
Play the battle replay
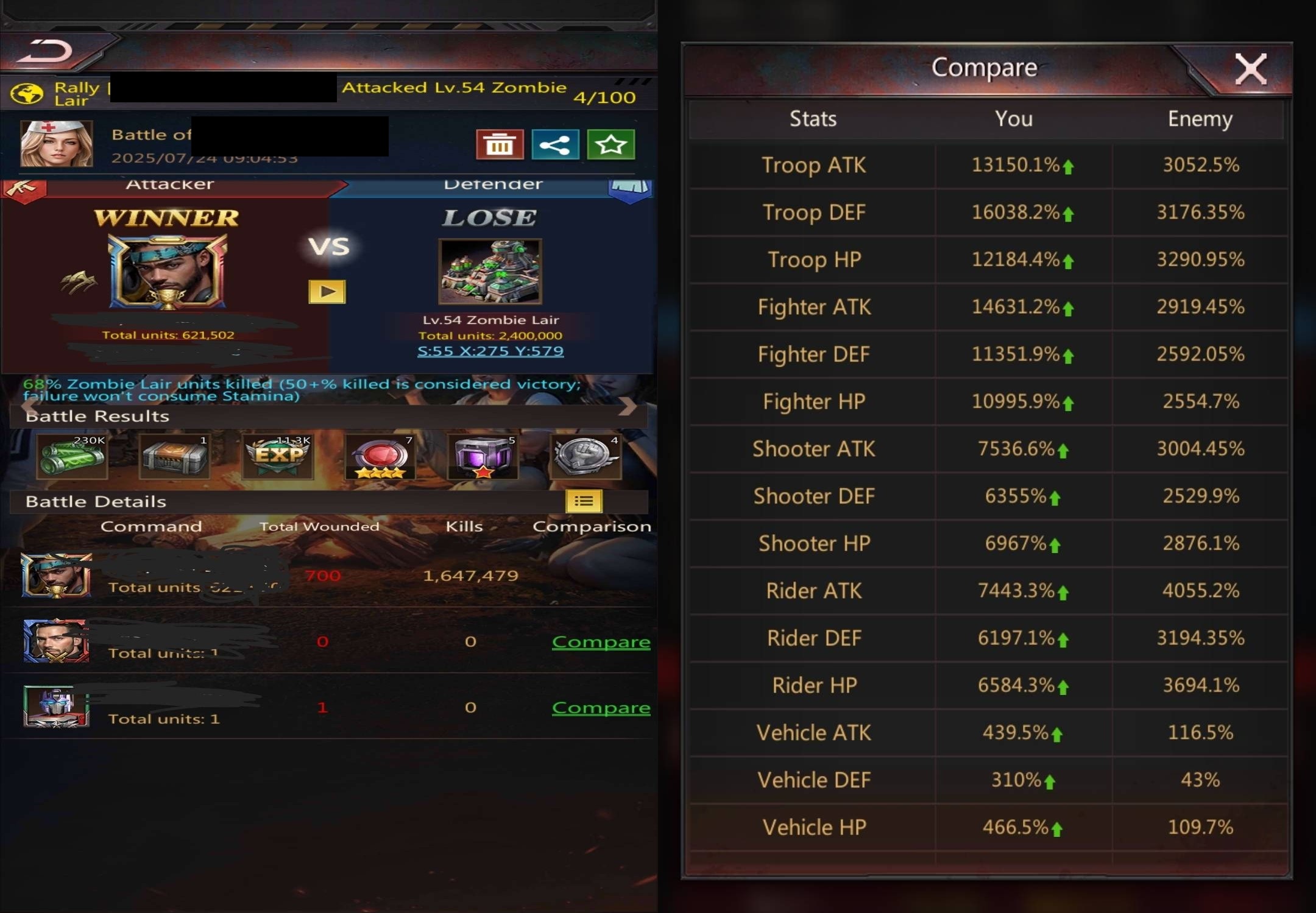[x=327, y=292]
